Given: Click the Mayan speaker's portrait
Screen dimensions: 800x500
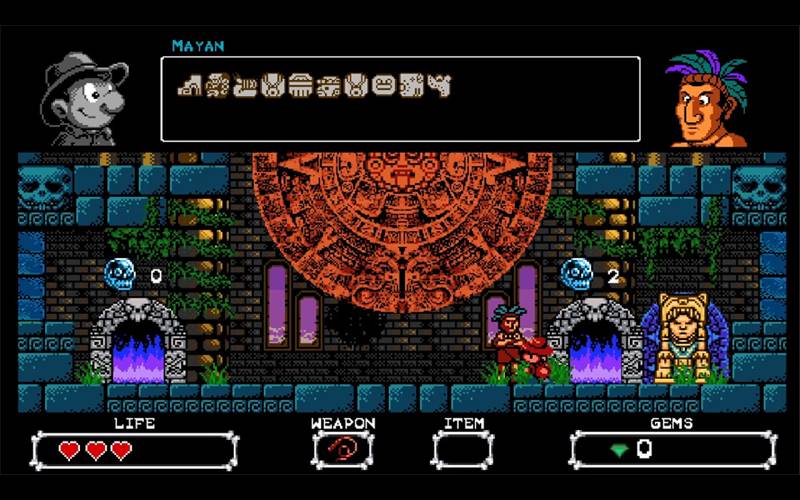Looking at the screenshot, I should (x=707, y=100).
